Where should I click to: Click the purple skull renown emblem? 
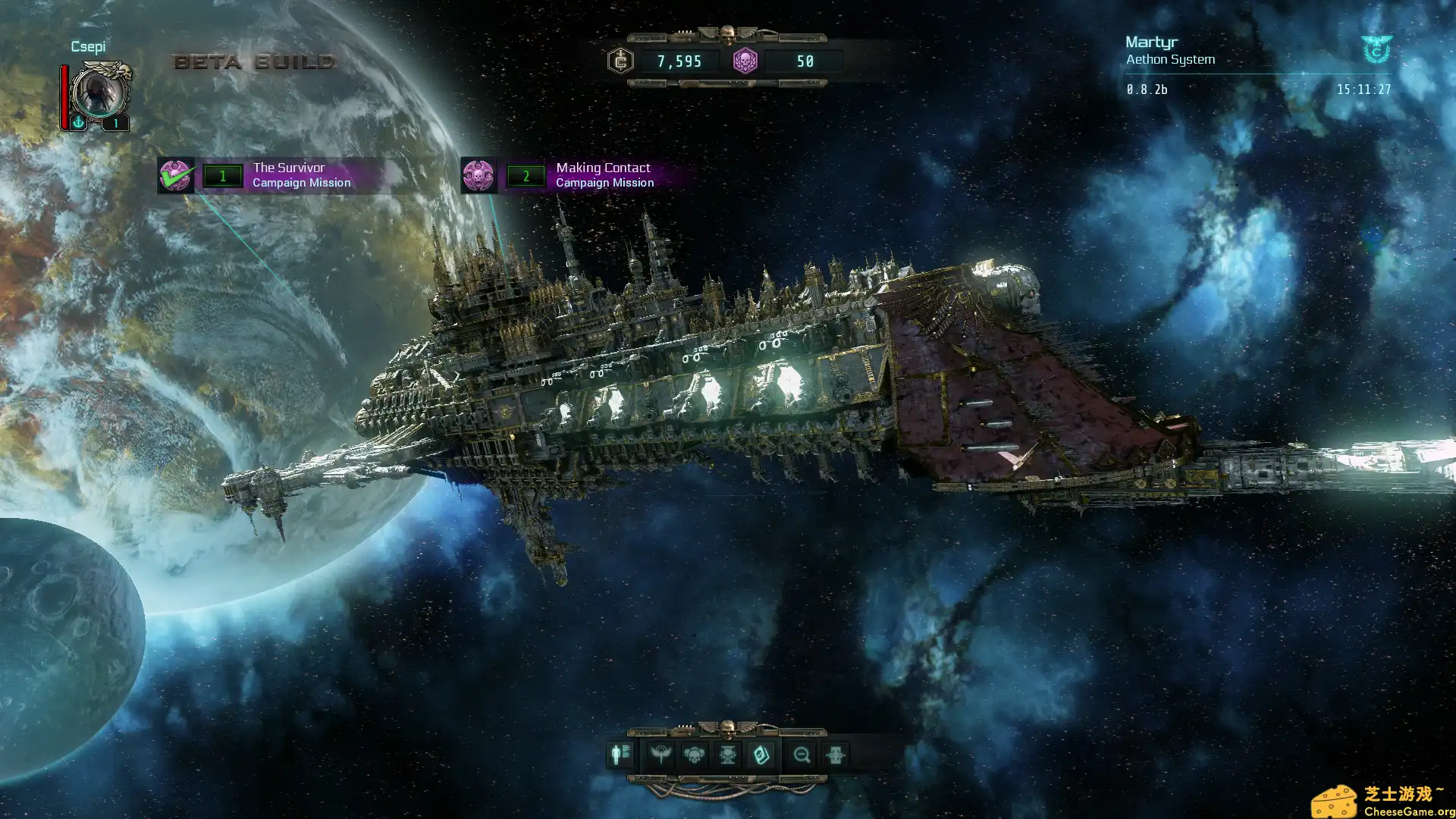point(746,61)
